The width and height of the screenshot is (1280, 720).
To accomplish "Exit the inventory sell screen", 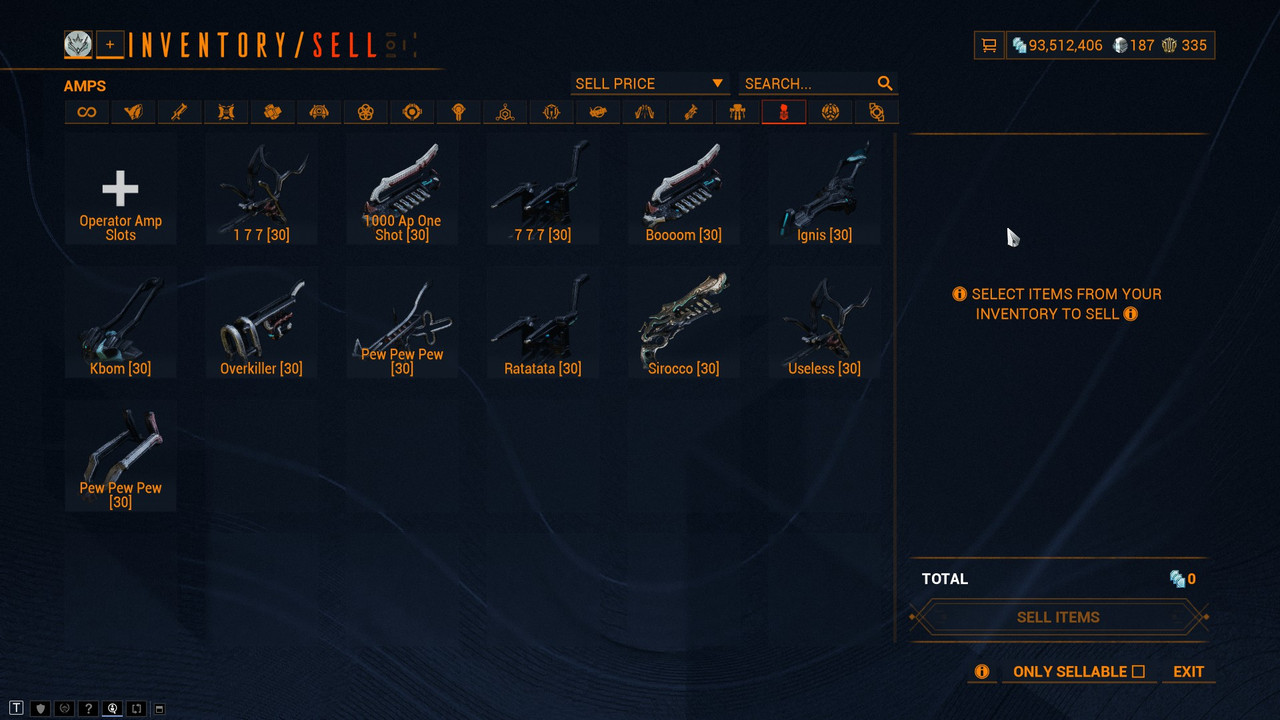I will click(1188, 672).
